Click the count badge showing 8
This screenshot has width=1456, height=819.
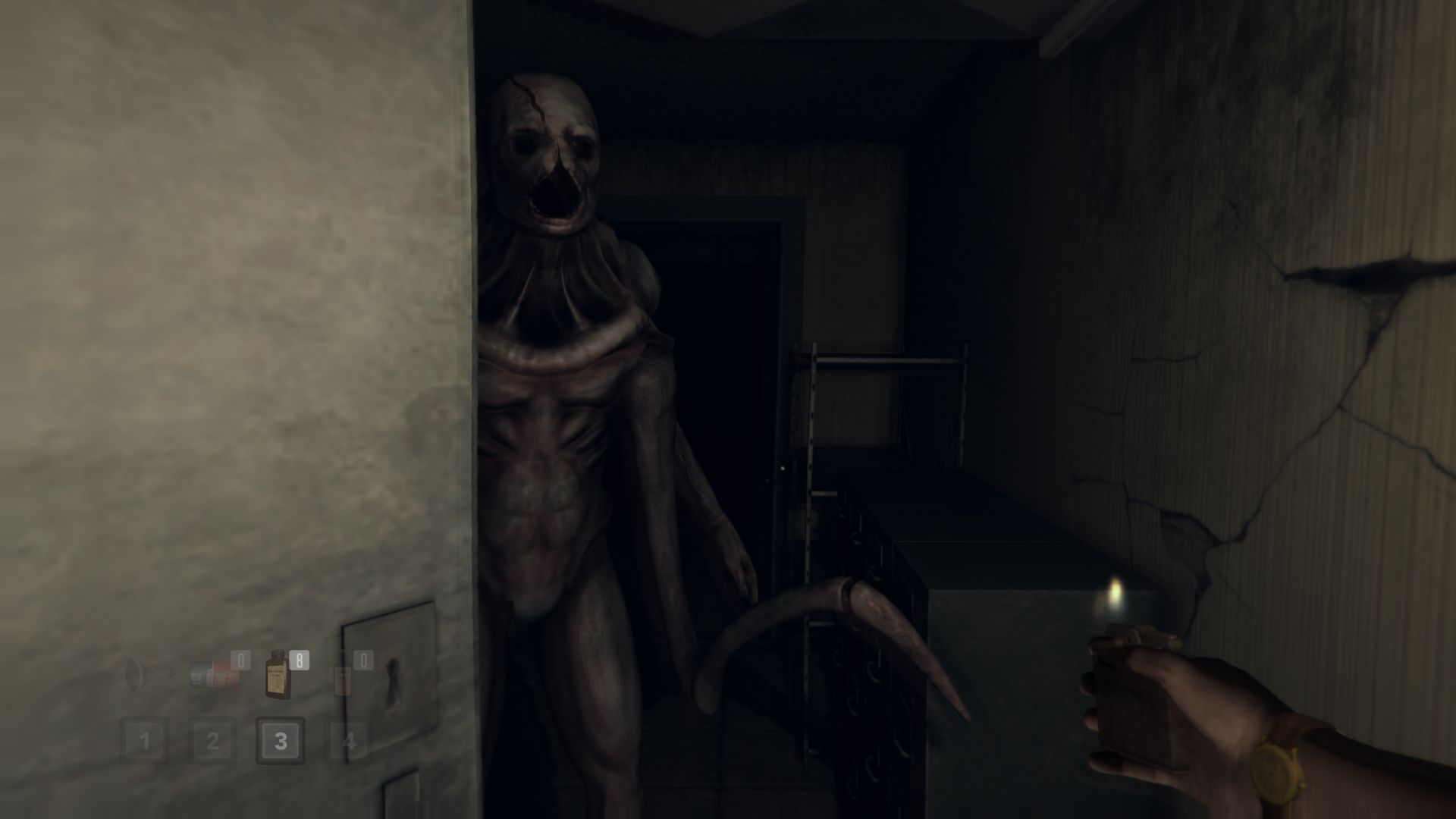tap(299, 660)
